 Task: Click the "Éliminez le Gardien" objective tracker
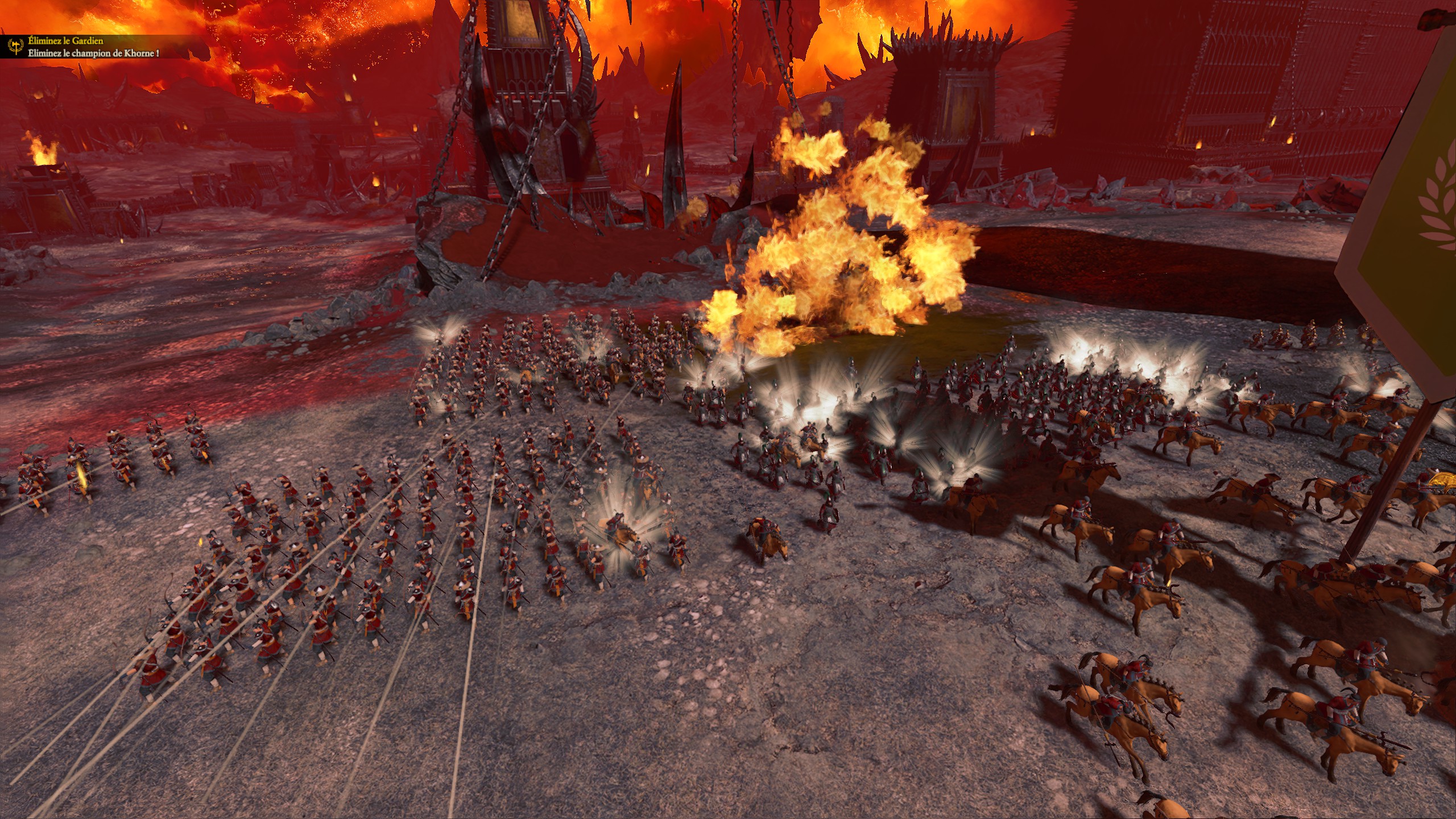66,42
